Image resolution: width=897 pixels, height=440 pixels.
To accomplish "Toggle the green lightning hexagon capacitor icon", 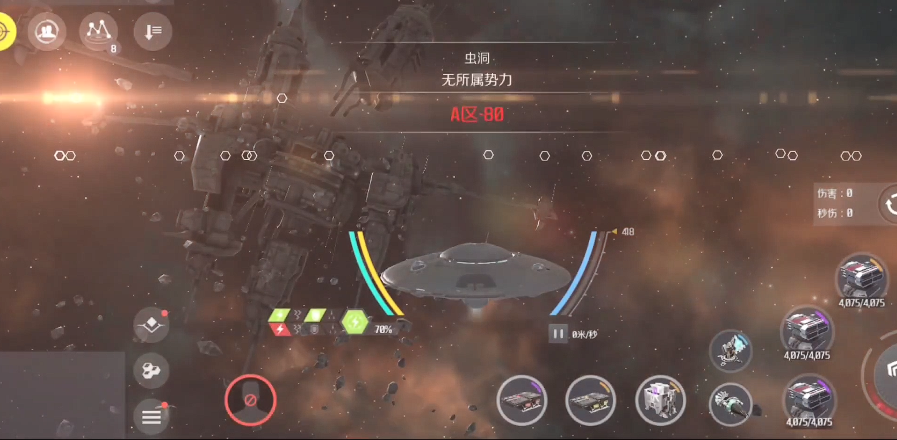I will (355, 322).
